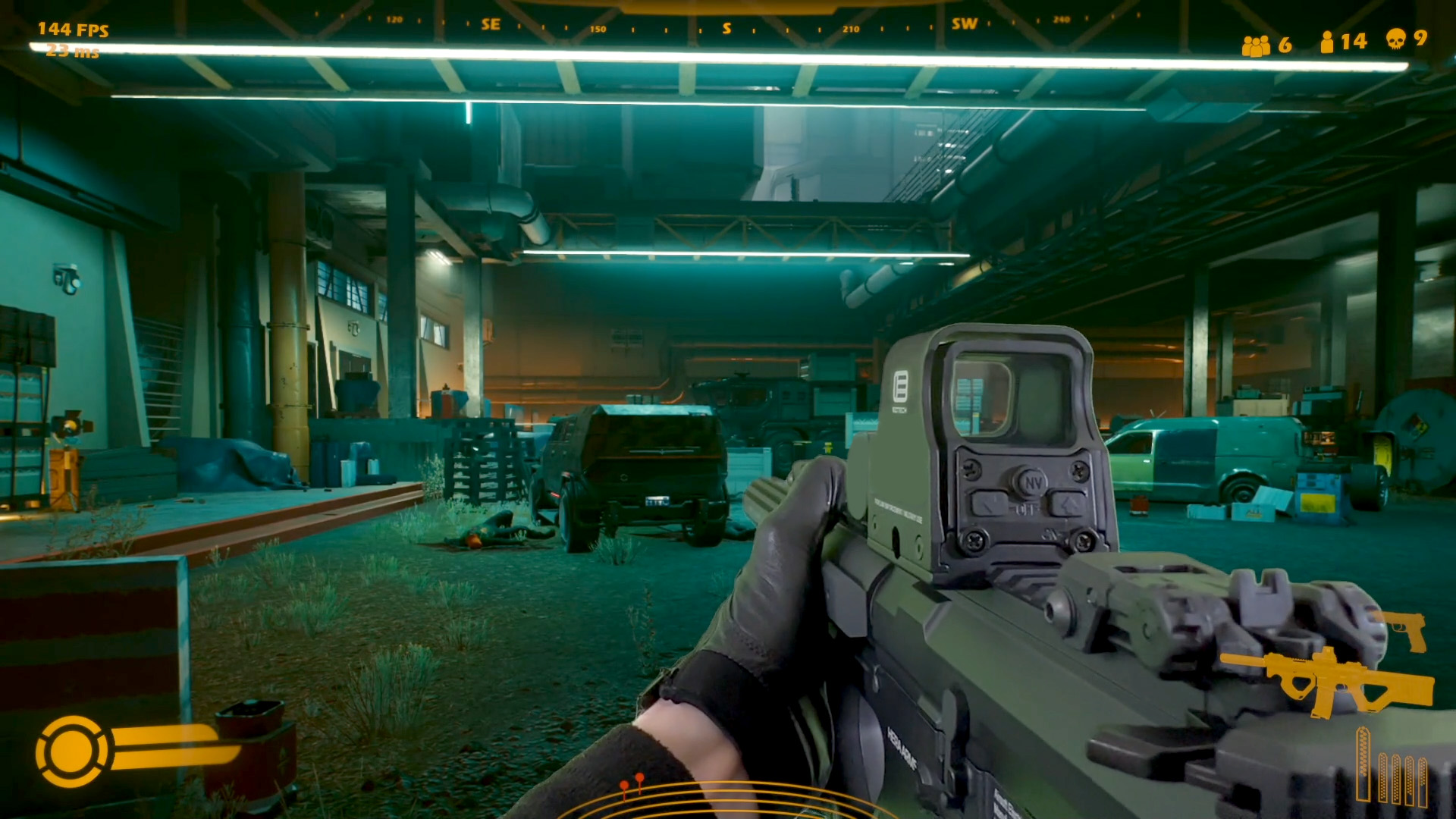Click the skull kills icon
This screenshot has width=1456, height=819.
point(1395,39)
